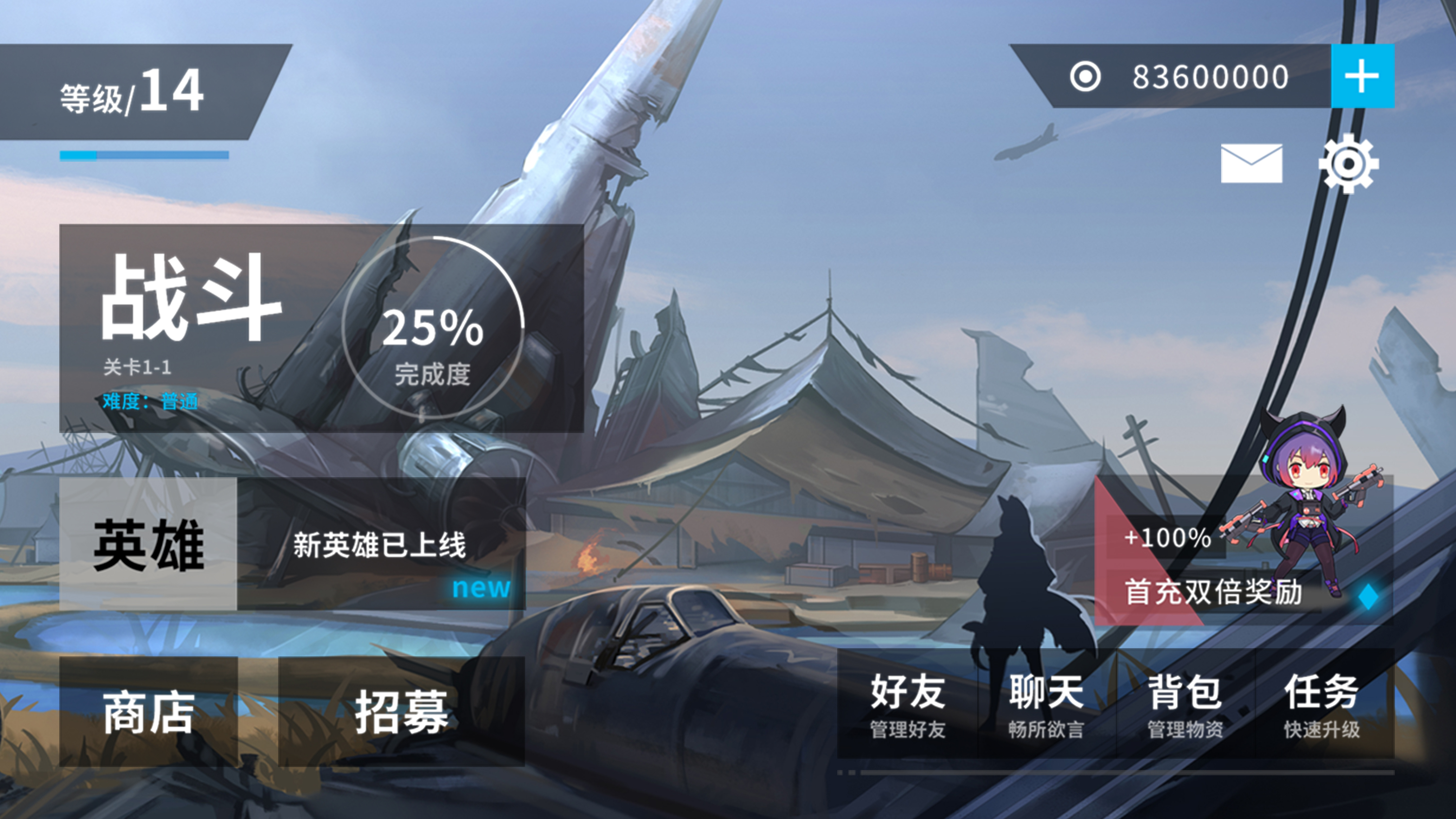Viewport: 1456px width, 819px height.
Task: Open the 招募 recruit screen
Action: click(x=401, y=711)
